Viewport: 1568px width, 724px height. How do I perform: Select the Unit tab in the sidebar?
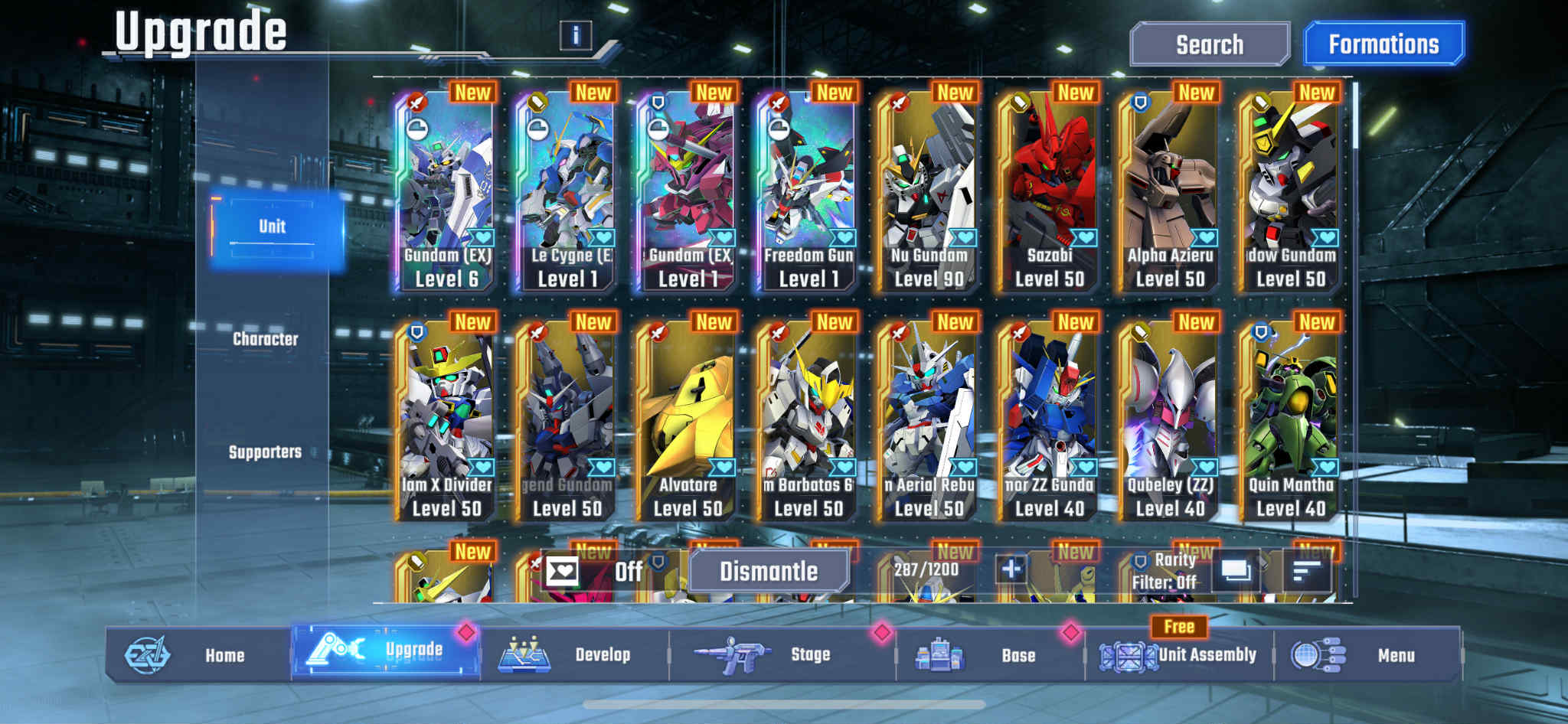[x=273, y=226]
